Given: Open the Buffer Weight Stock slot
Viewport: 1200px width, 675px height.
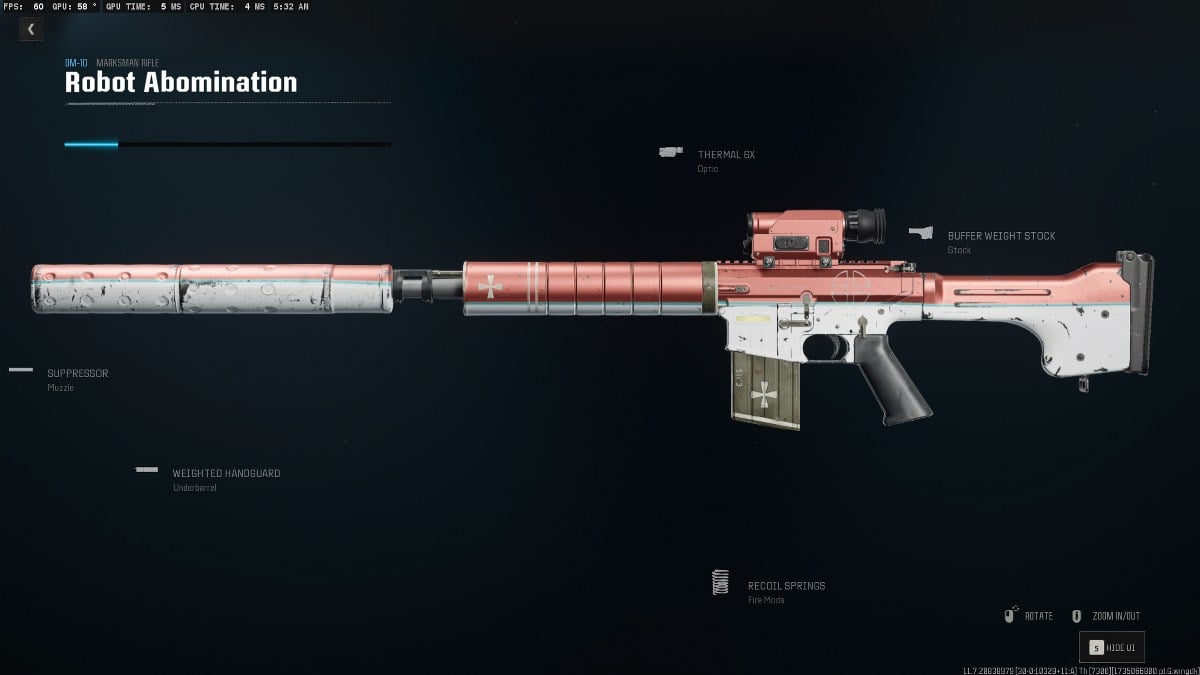Looking at the screenshot, I should [1001, 237].
